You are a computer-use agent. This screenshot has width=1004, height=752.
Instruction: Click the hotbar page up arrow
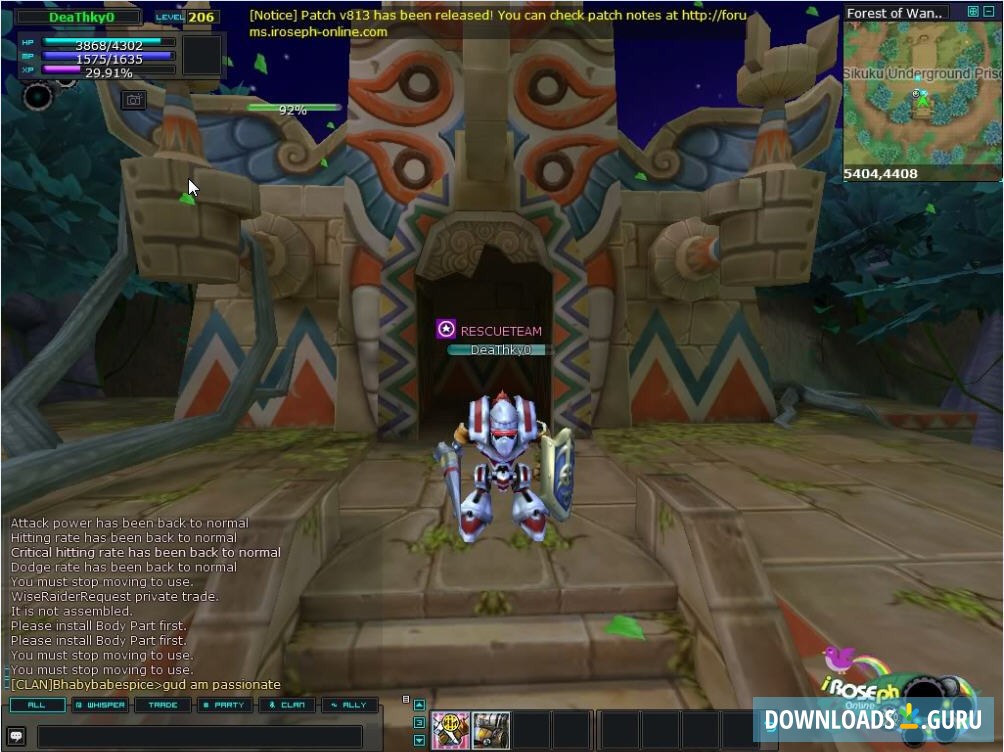point(419,705)
